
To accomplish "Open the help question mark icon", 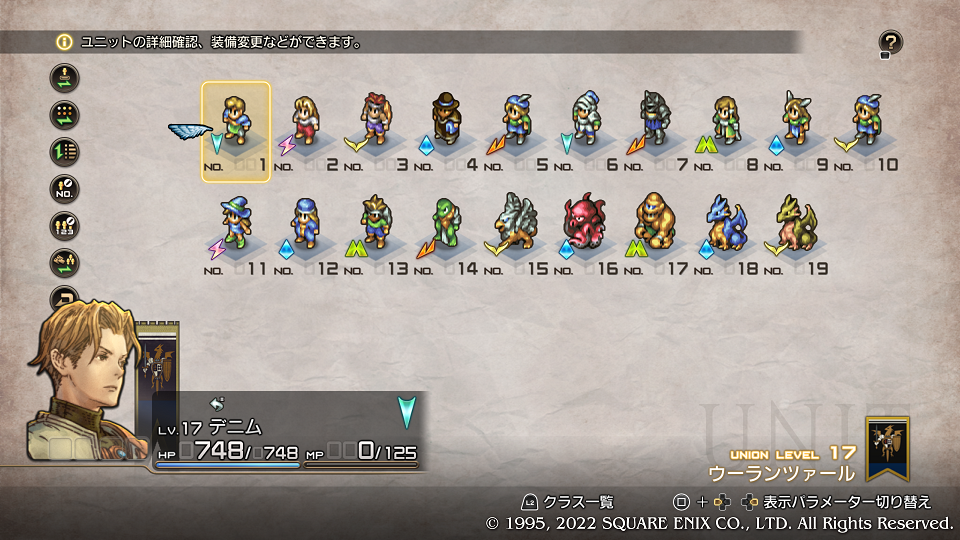I will pyautogui.click(x=890, y=42).
